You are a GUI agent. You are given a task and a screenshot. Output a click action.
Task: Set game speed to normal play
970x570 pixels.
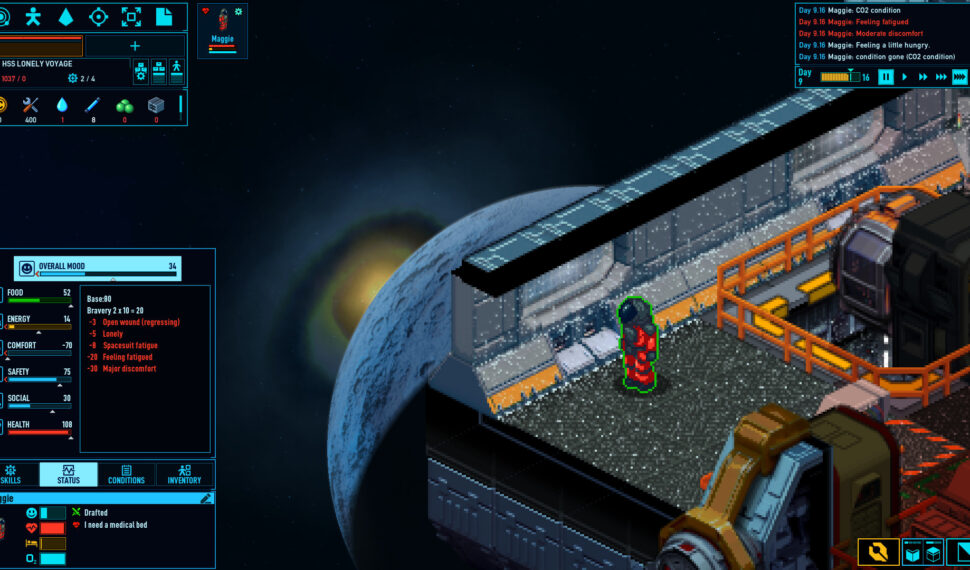click(905, 77)
